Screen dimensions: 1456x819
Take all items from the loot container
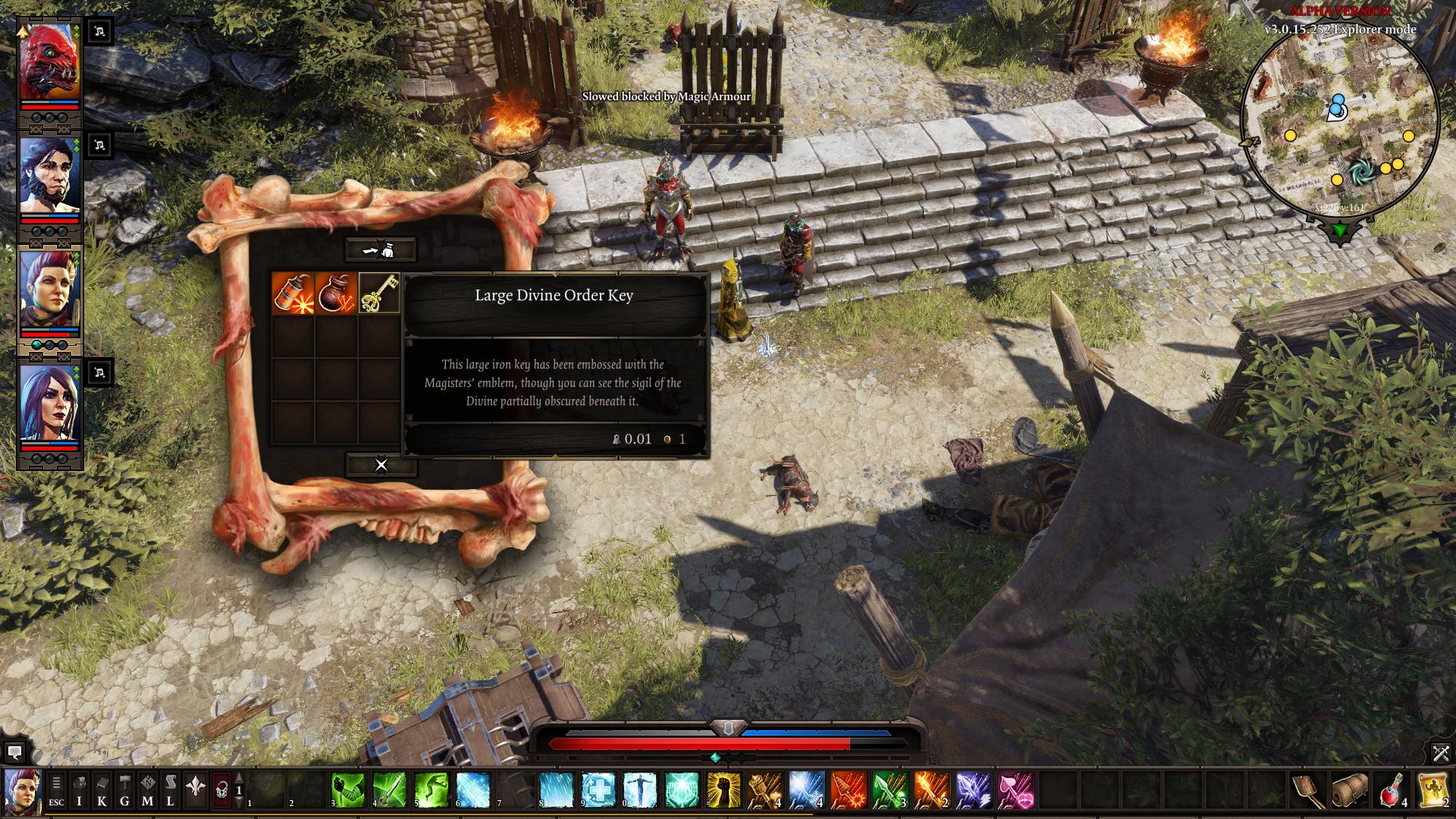(381, 249)
